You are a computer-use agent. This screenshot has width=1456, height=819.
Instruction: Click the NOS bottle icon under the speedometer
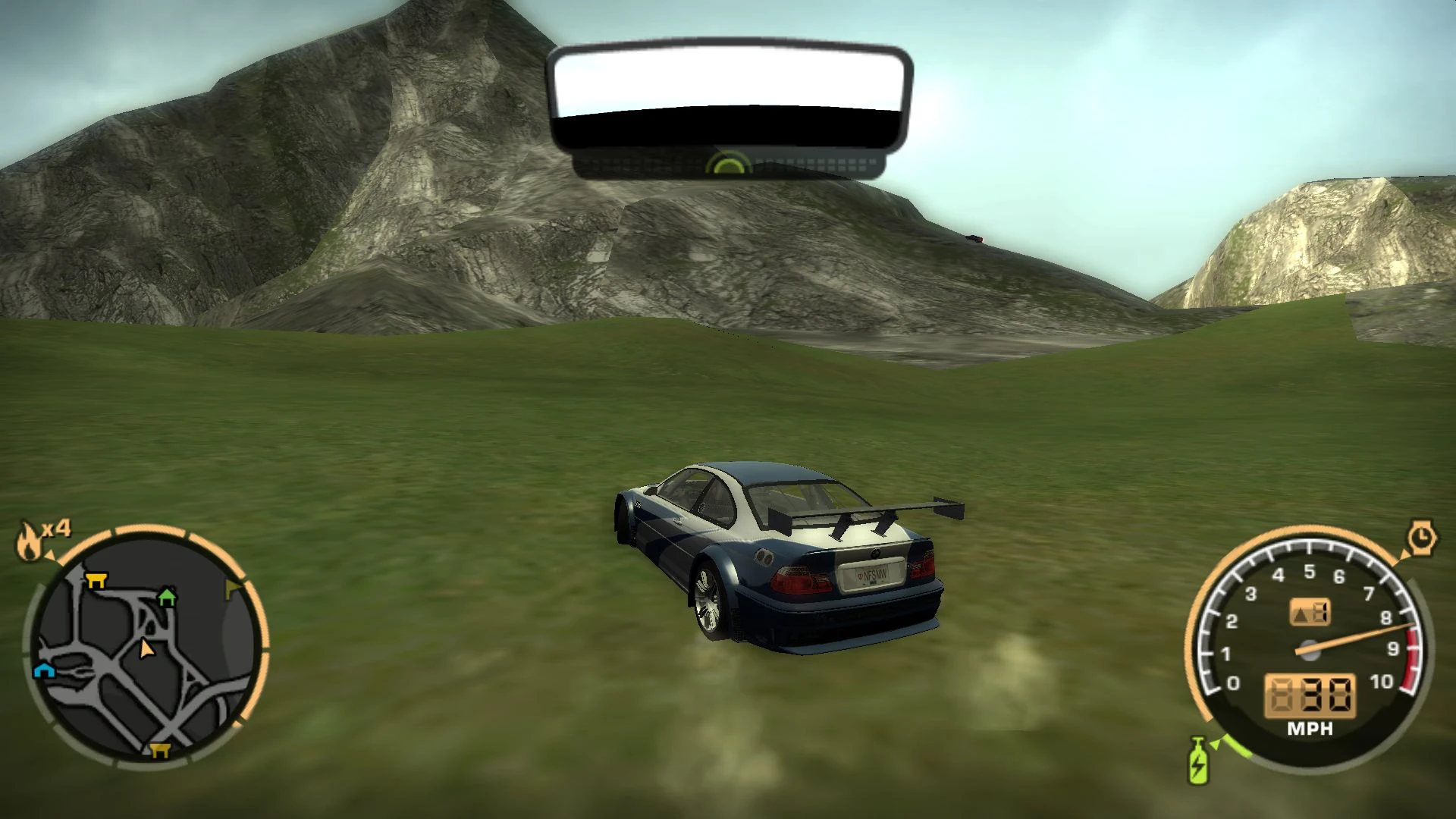(x=1197, y=762)
